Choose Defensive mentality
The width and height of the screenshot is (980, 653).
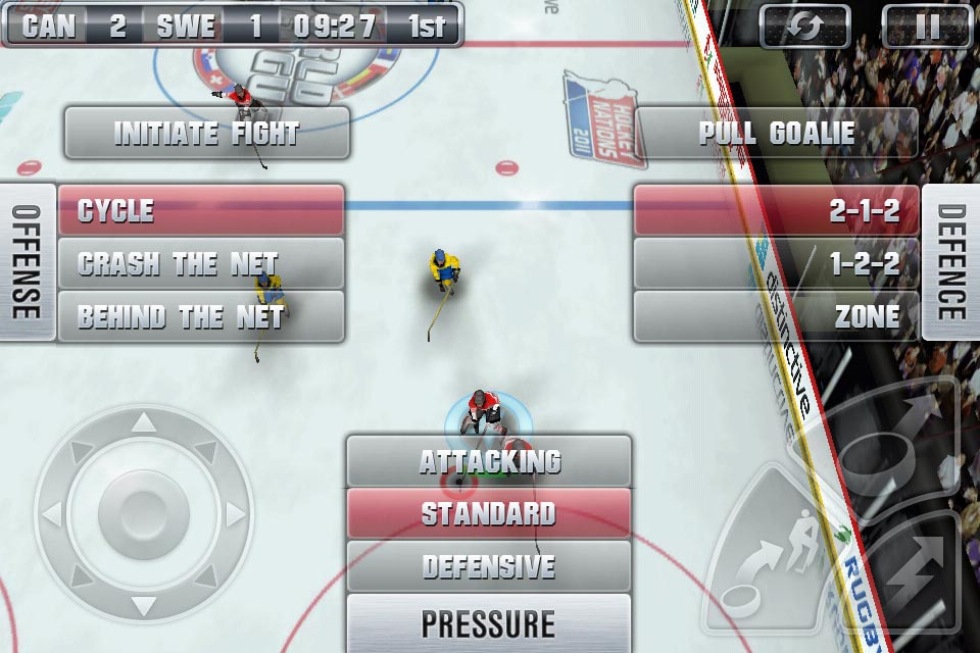(489, 567)
